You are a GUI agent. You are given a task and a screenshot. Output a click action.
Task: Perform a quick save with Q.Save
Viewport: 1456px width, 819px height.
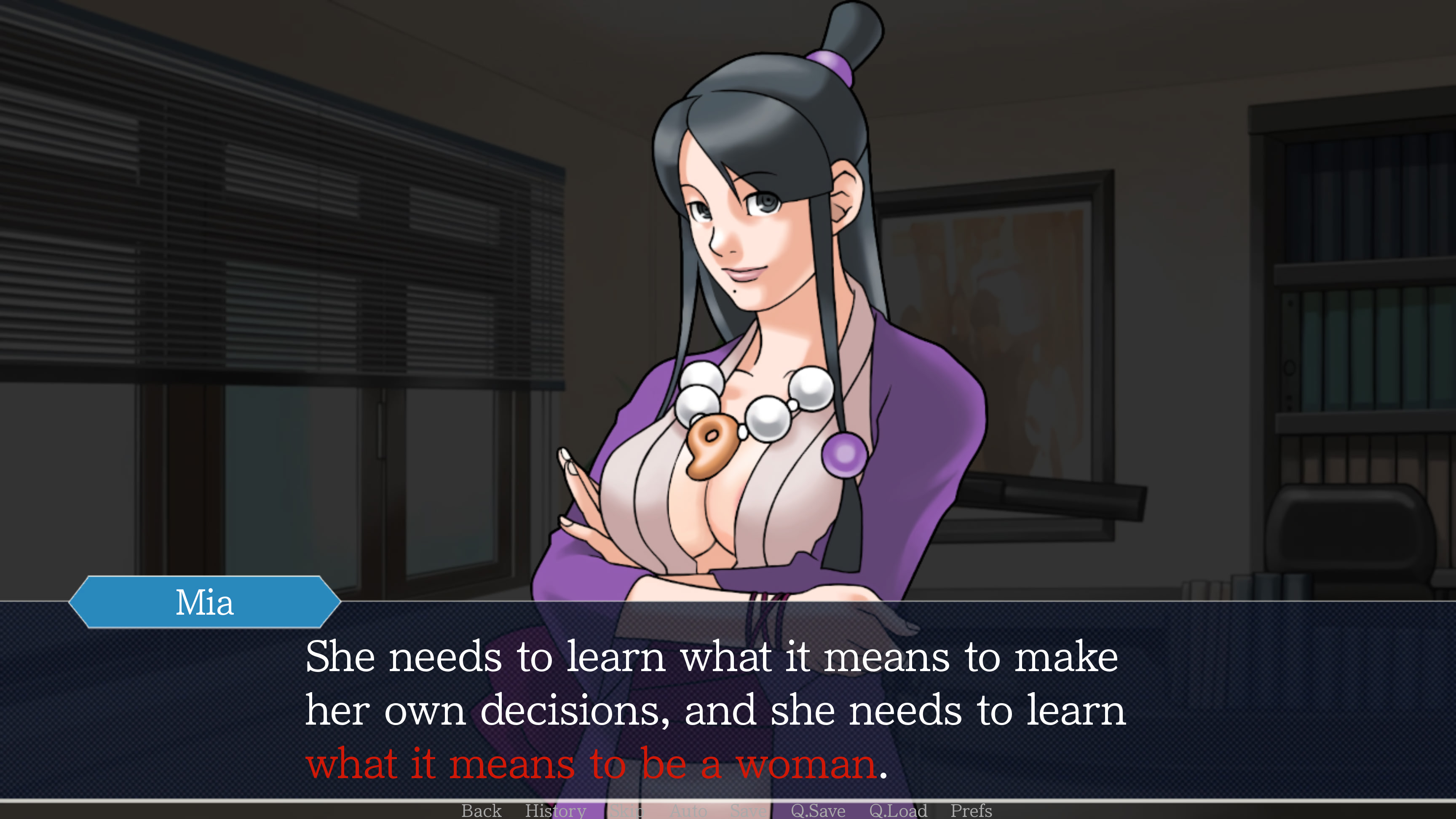click(x=818, y=811)
